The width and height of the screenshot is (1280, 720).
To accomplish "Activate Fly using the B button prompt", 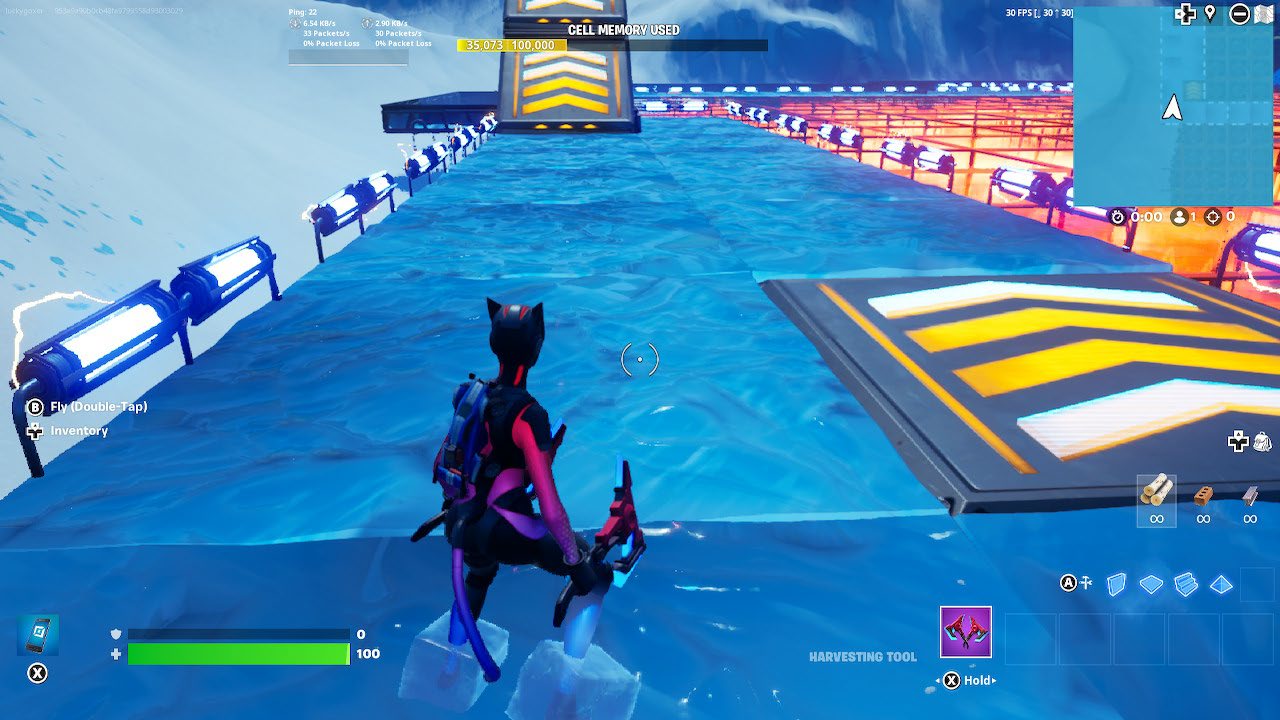I will pyautogui.click(x=36, y=407).
